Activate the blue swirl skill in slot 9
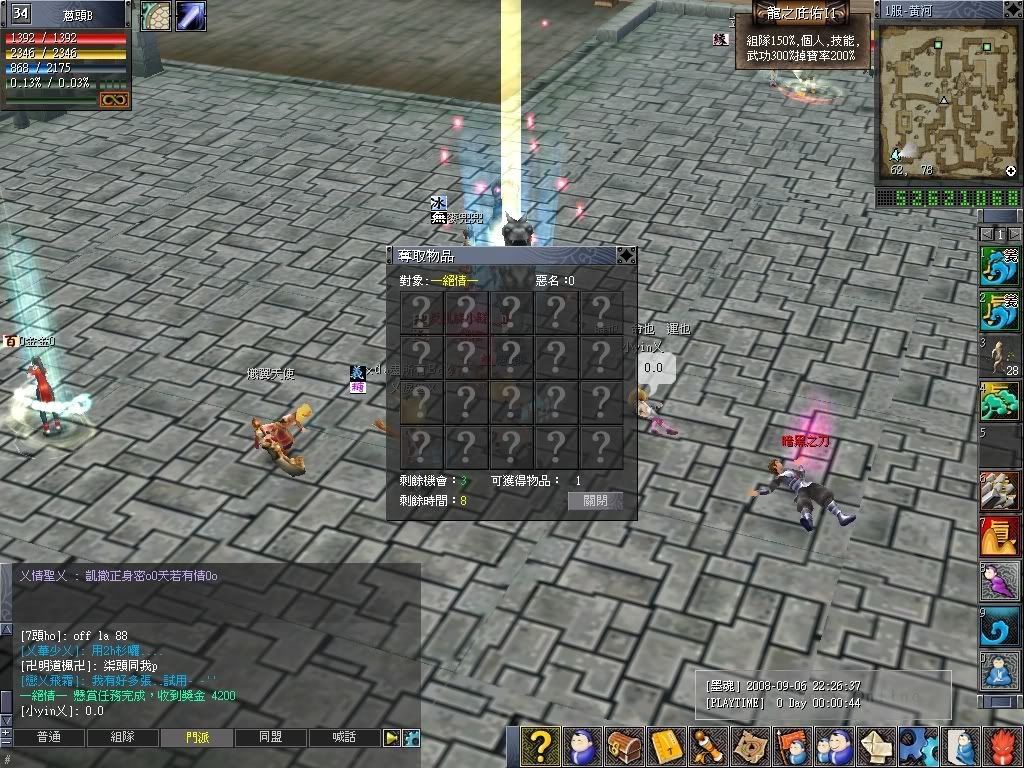The image size is (1024, 768). tap(1001, 625)
